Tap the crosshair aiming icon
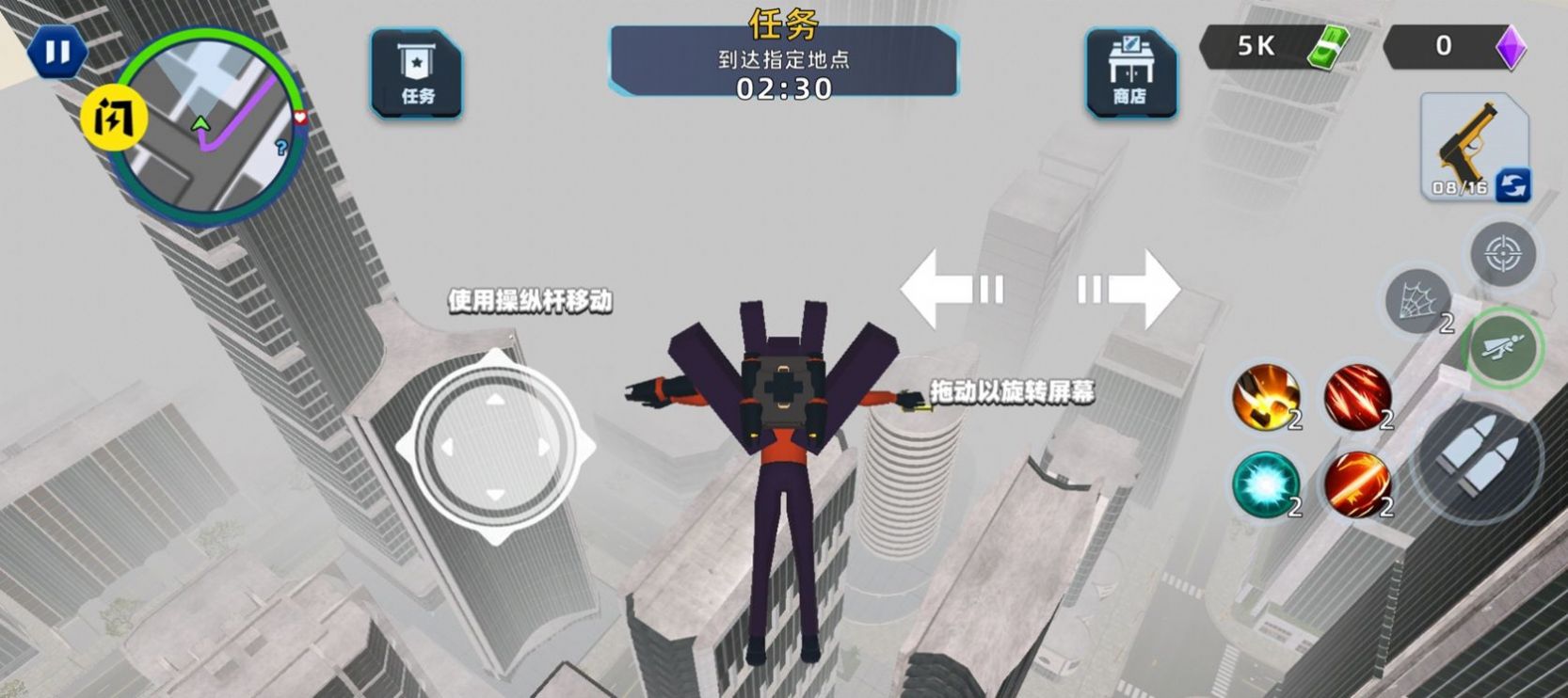The image size is (1568, 698). coord(1503,252)
